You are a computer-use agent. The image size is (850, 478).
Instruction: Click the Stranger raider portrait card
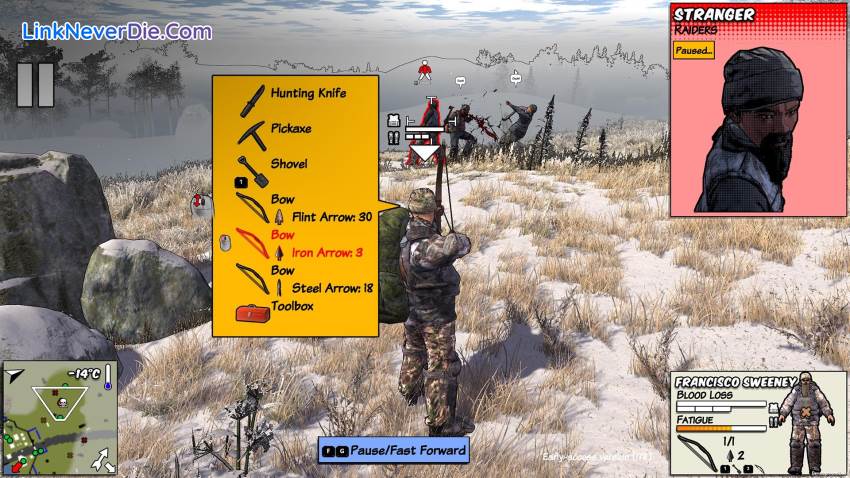pos(757,110)
